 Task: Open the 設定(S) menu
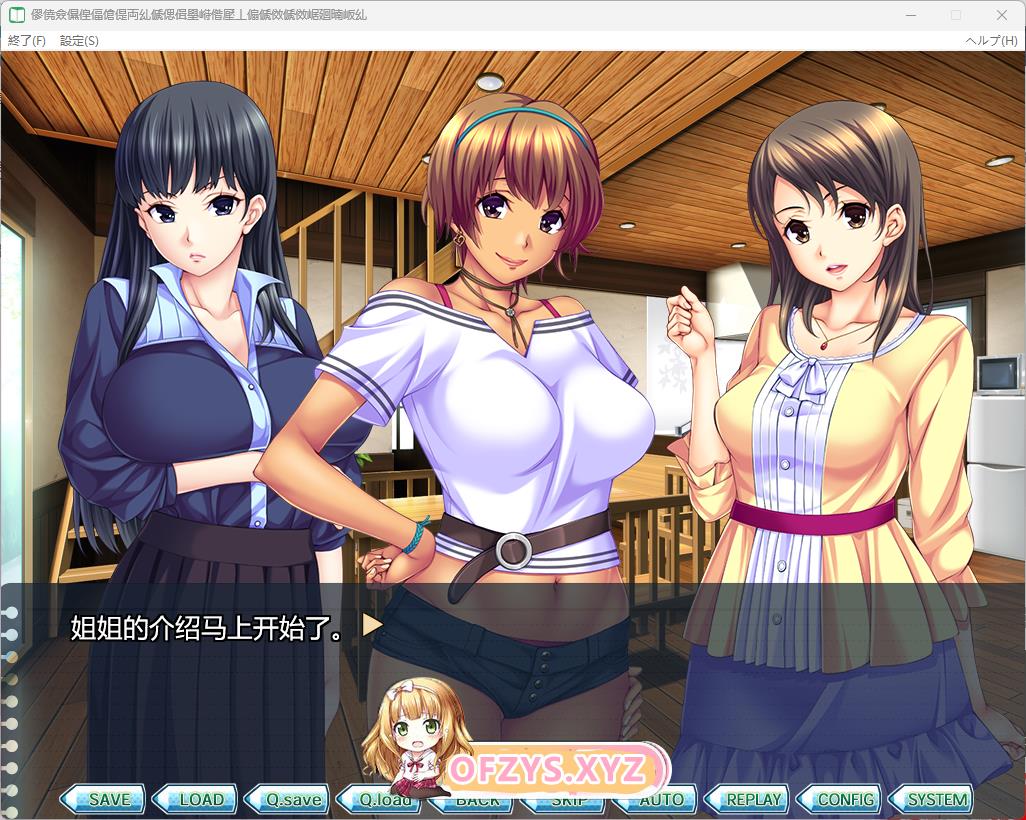coord(79,41)
